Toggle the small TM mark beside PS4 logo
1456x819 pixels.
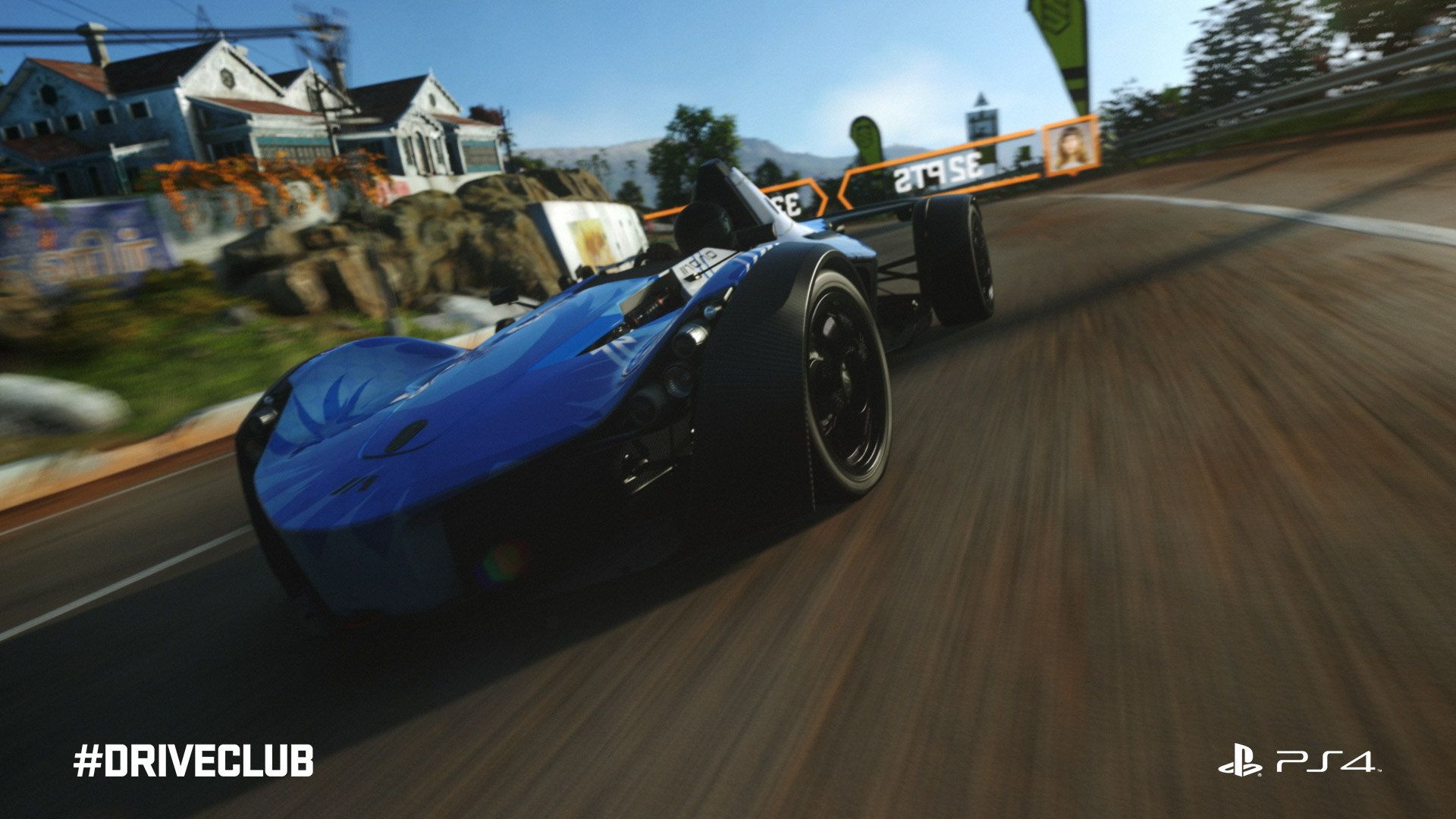click(x=1379, y=770)
